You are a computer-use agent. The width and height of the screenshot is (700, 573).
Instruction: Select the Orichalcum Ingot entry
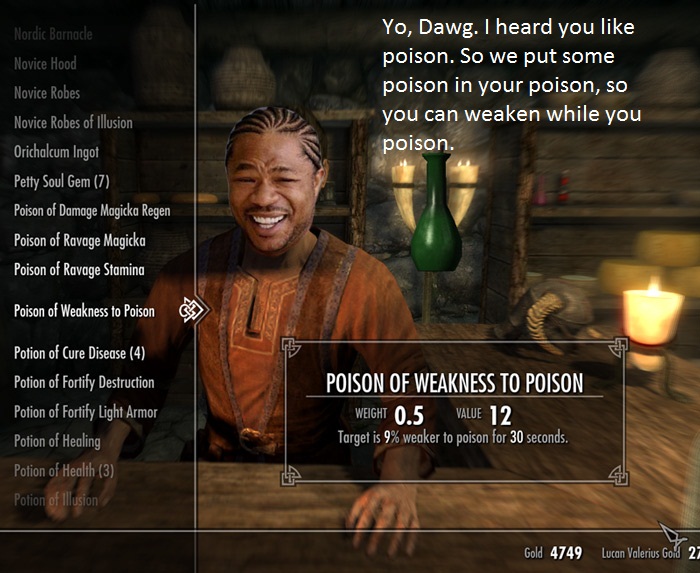59,152
